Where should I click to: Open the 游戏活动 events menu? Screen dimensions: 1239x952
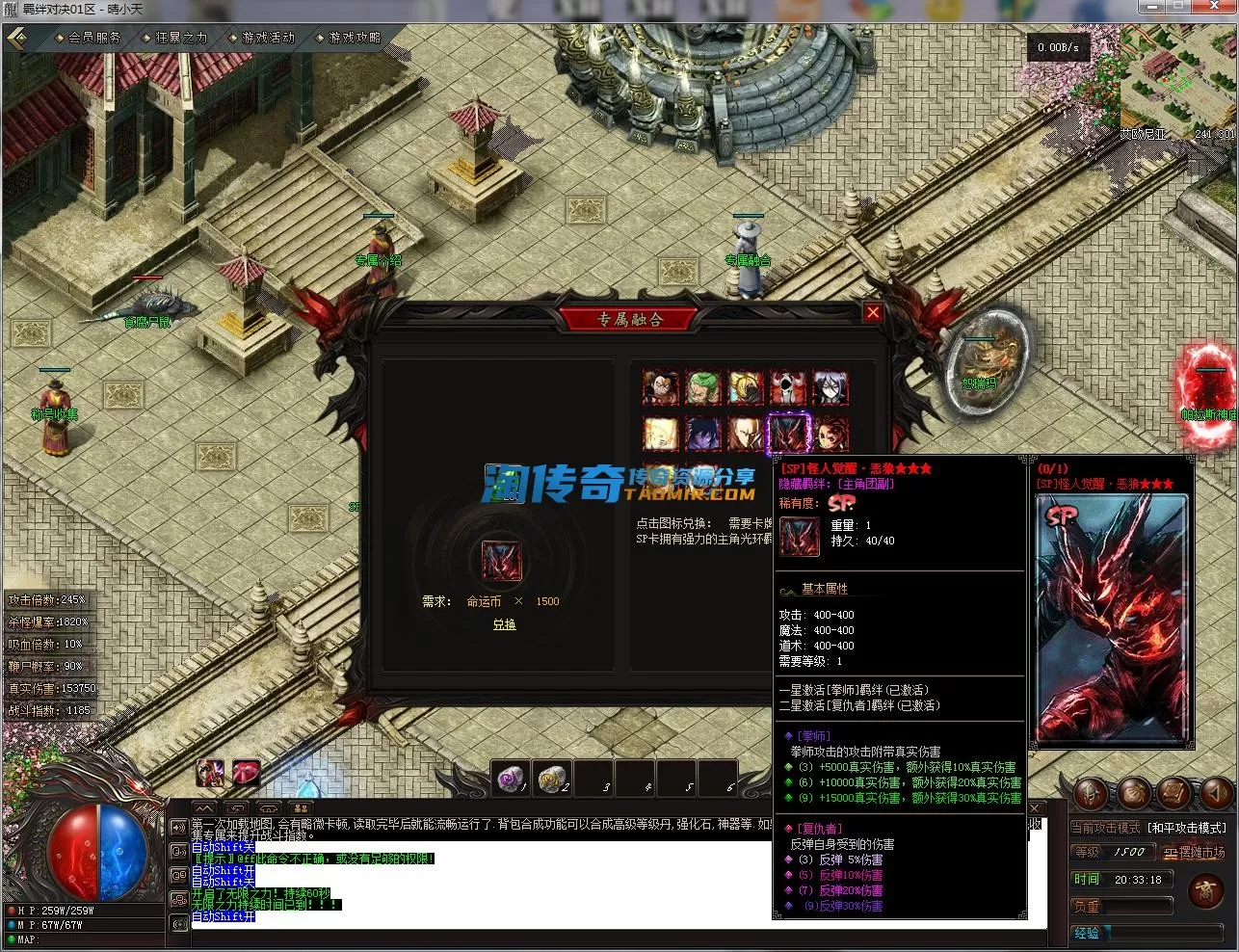click(268, 38)
